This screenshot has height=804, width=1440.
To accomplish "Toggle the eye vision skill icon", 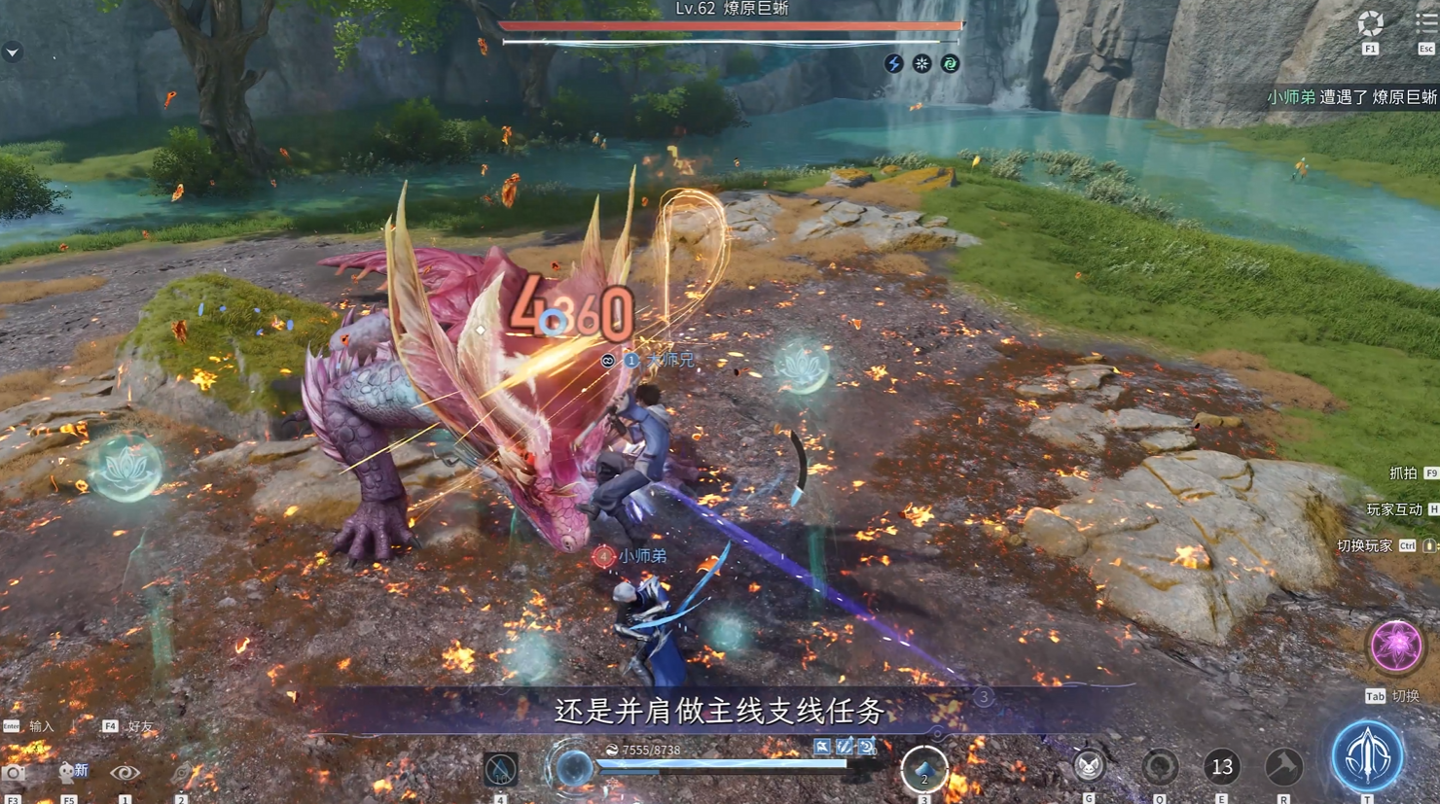I will 125,772.
